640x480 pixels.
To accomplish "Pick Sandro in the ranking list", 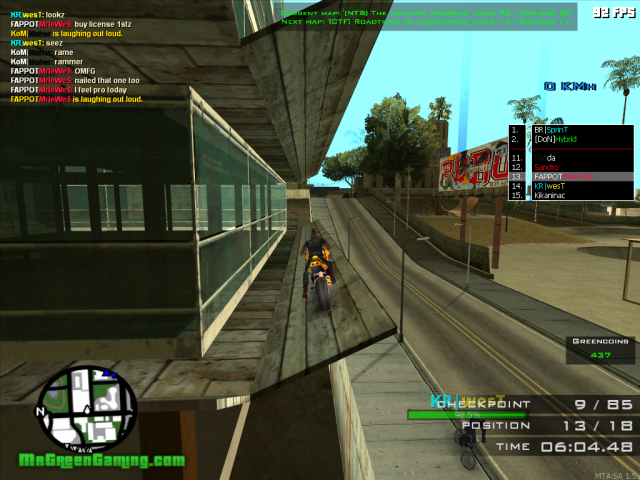I will coord(547,167).
